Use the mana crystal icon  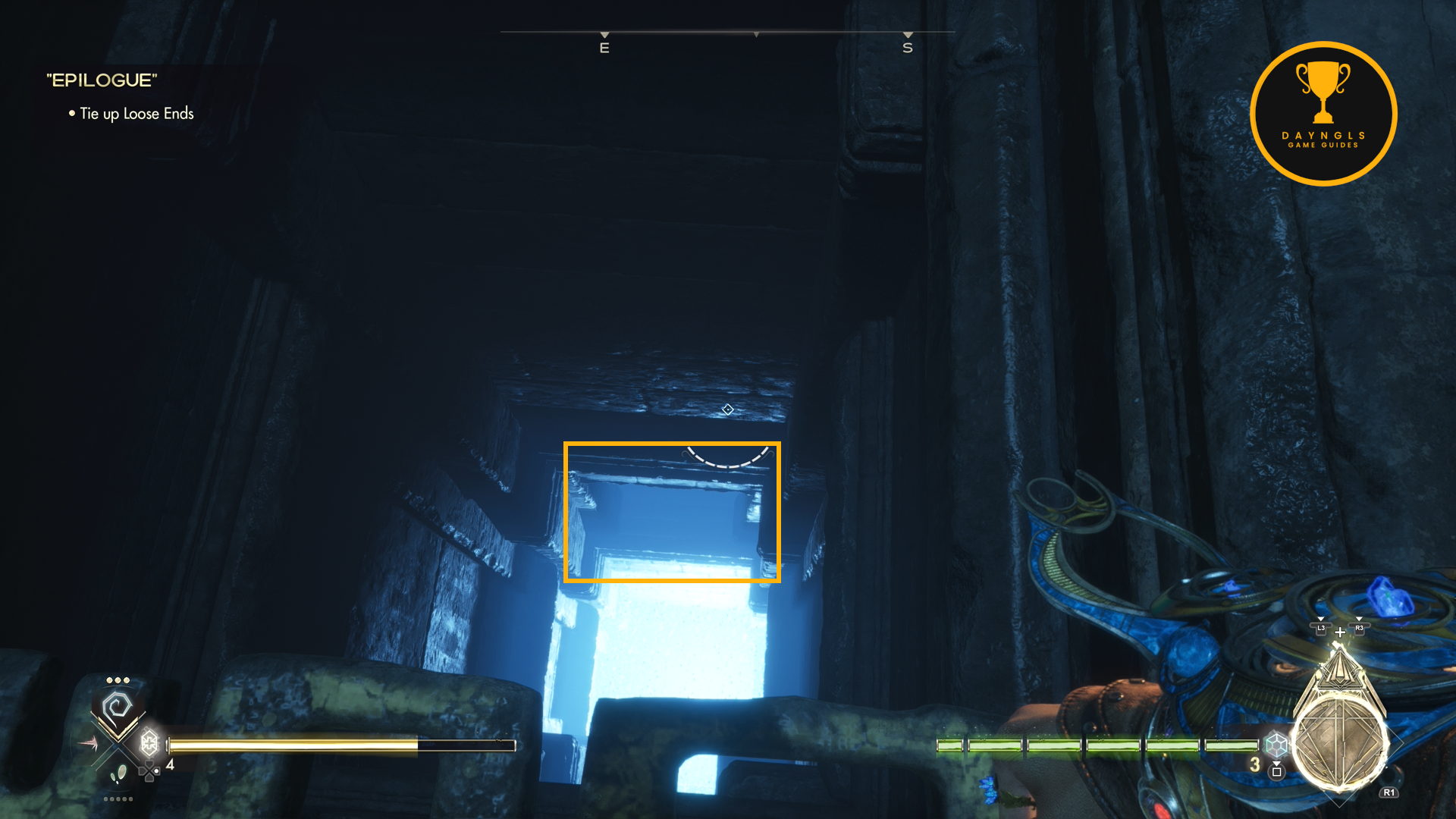[1276, 744]
